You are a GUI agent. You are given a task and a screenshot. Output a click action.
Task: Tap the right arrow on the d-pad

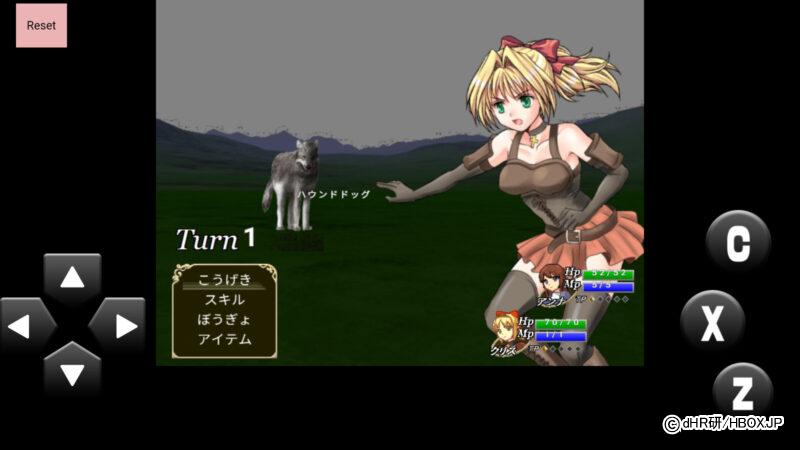(x=118, y=326)
